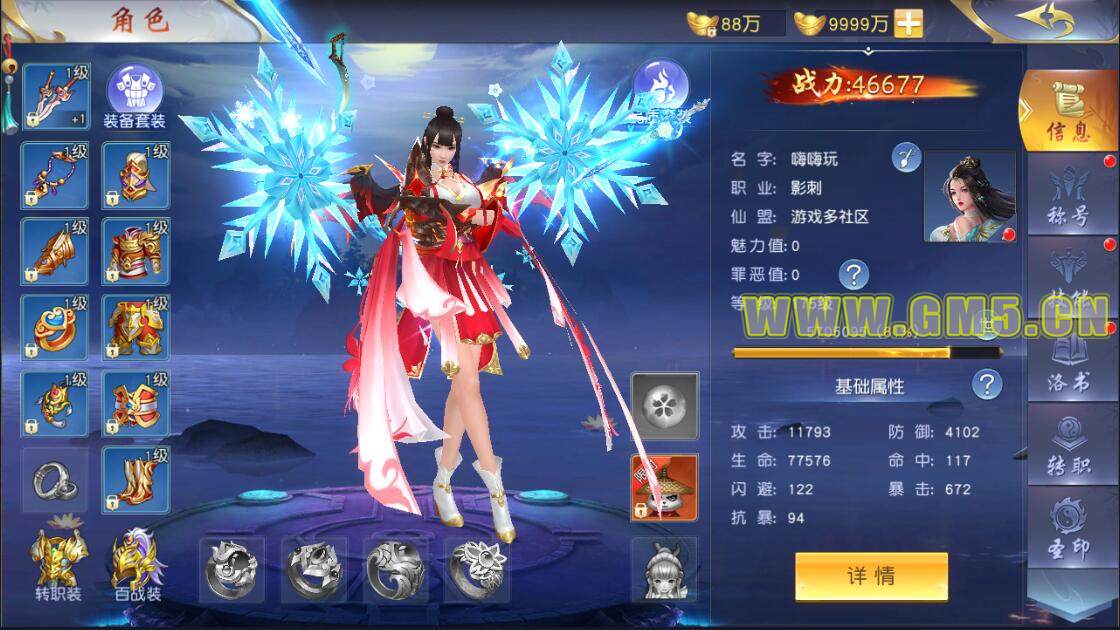Click the character portrait thumbnail
Viewport: 1120px width, 630px height.
[x=969, y=197]
